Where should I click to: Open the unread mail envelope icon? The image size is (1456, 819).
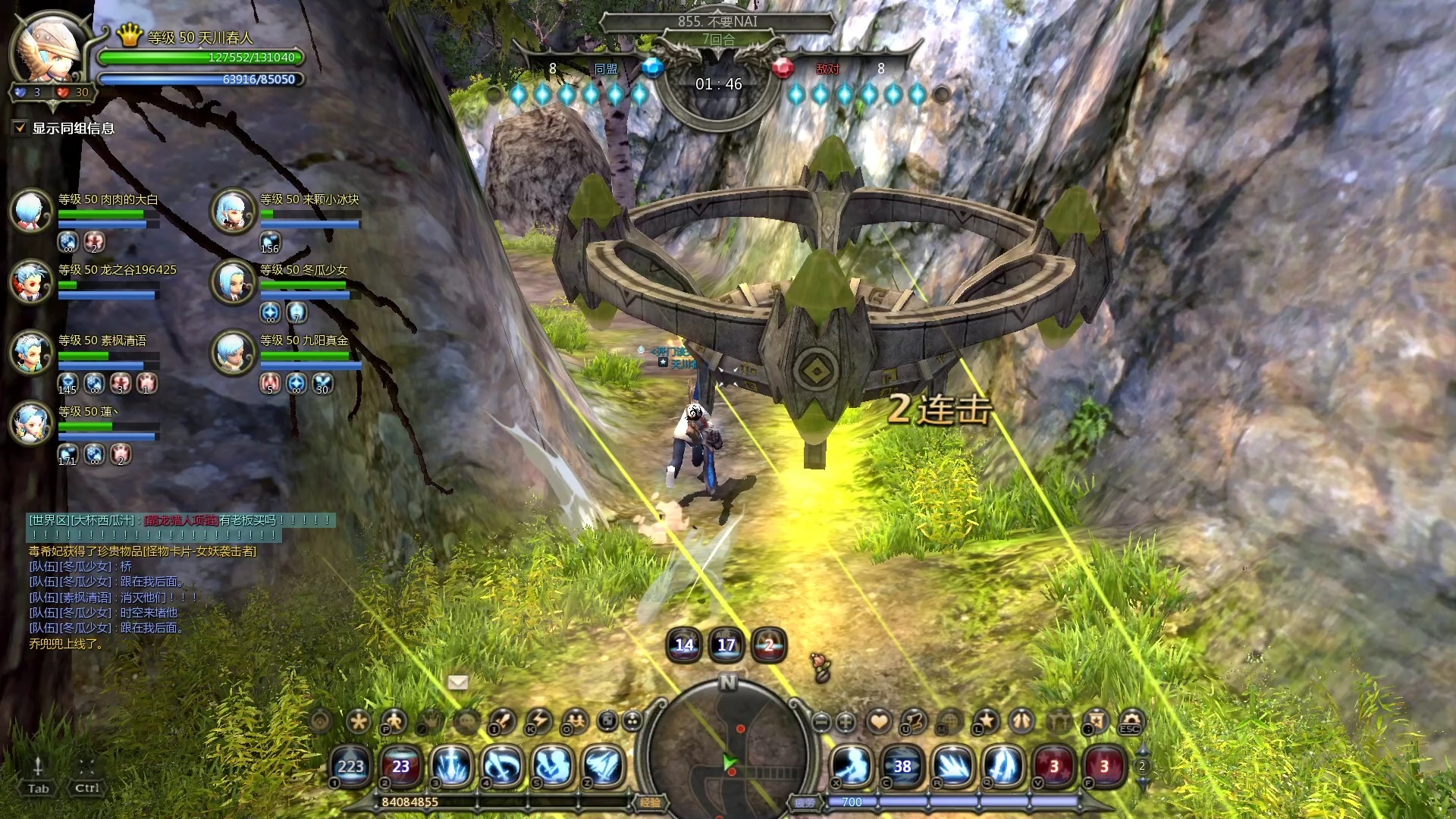pos(458,682)
